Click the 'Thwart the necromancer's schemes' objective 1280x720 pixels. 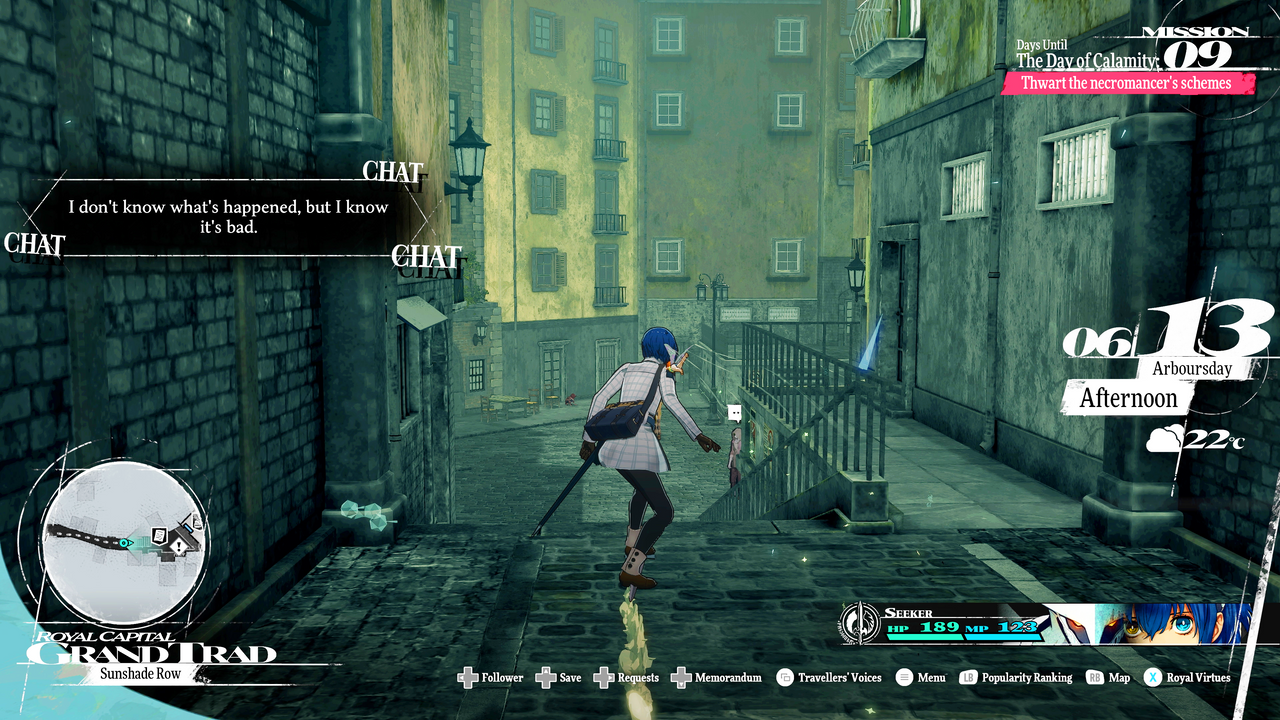coord(1128,84)
